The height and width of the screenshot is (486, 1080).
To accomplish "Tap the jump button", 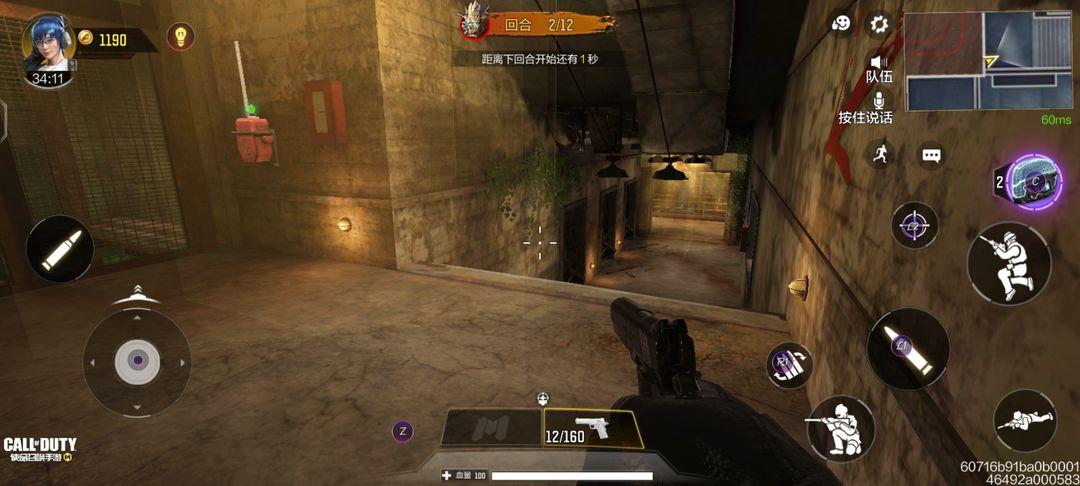I will click(x=1008, y=264).
